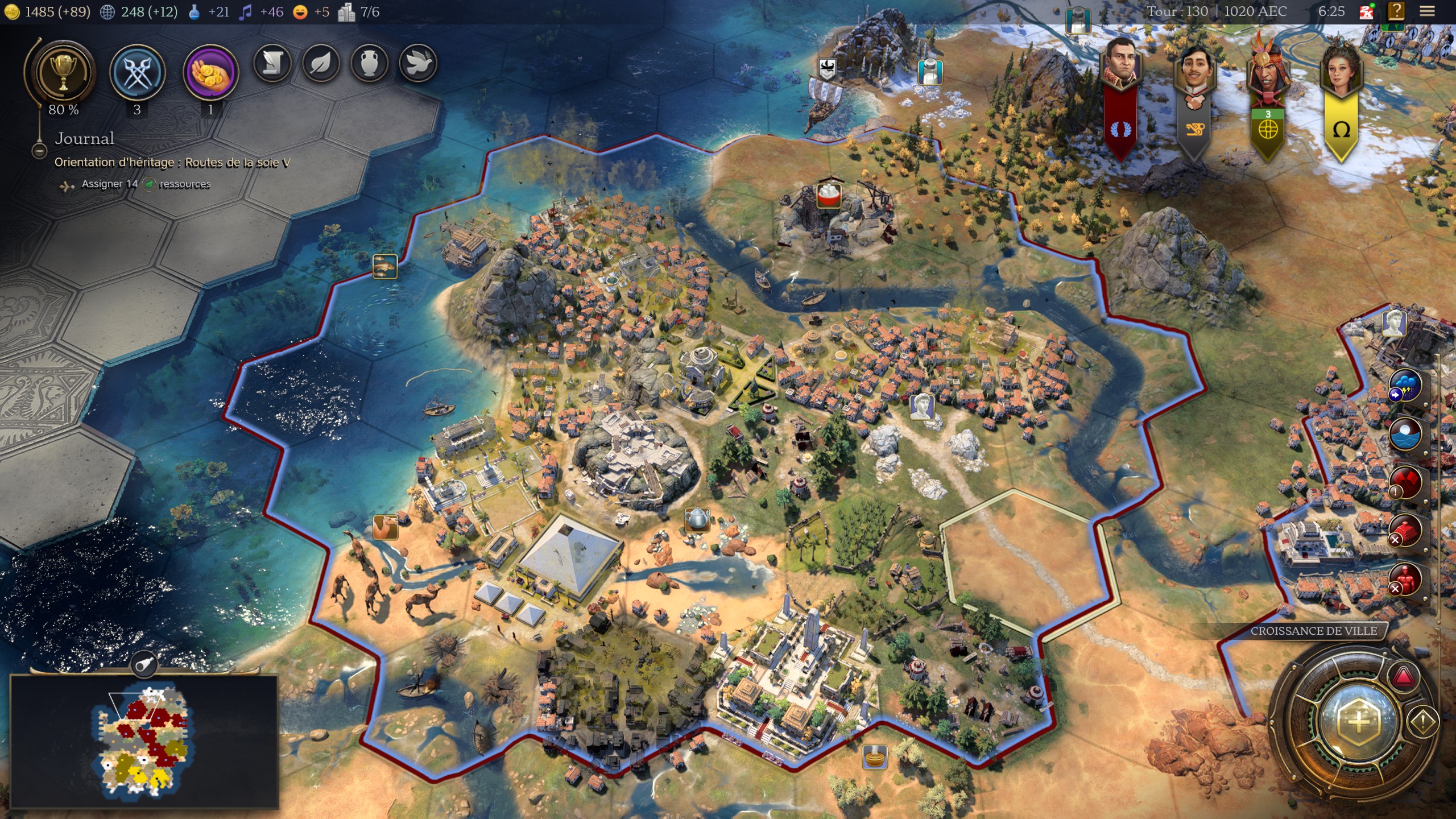Open the hamburger main menu

[1427, 11]
